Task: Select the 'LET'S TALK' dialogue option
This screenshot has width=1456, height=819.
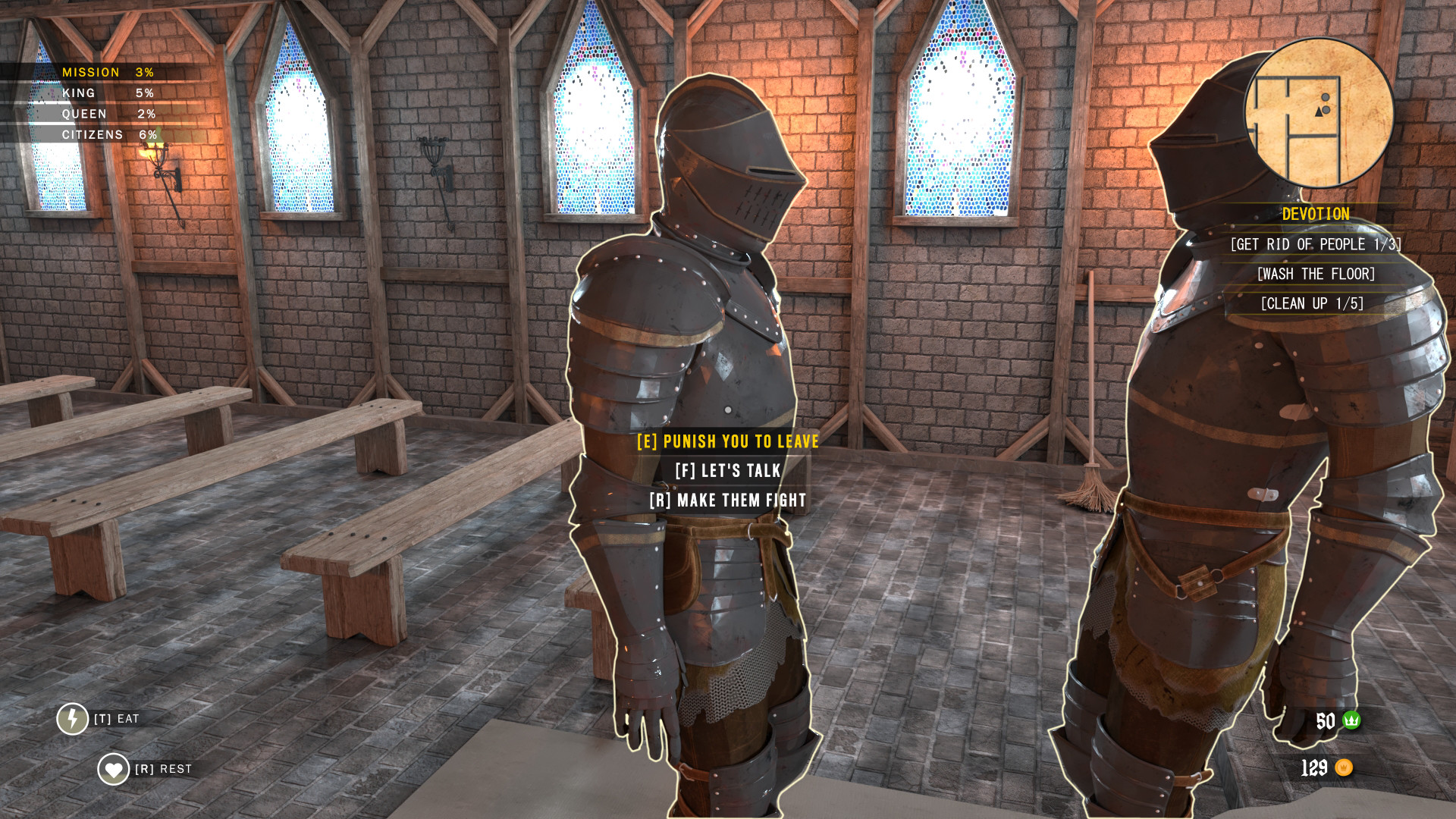Action: [728, 471]
